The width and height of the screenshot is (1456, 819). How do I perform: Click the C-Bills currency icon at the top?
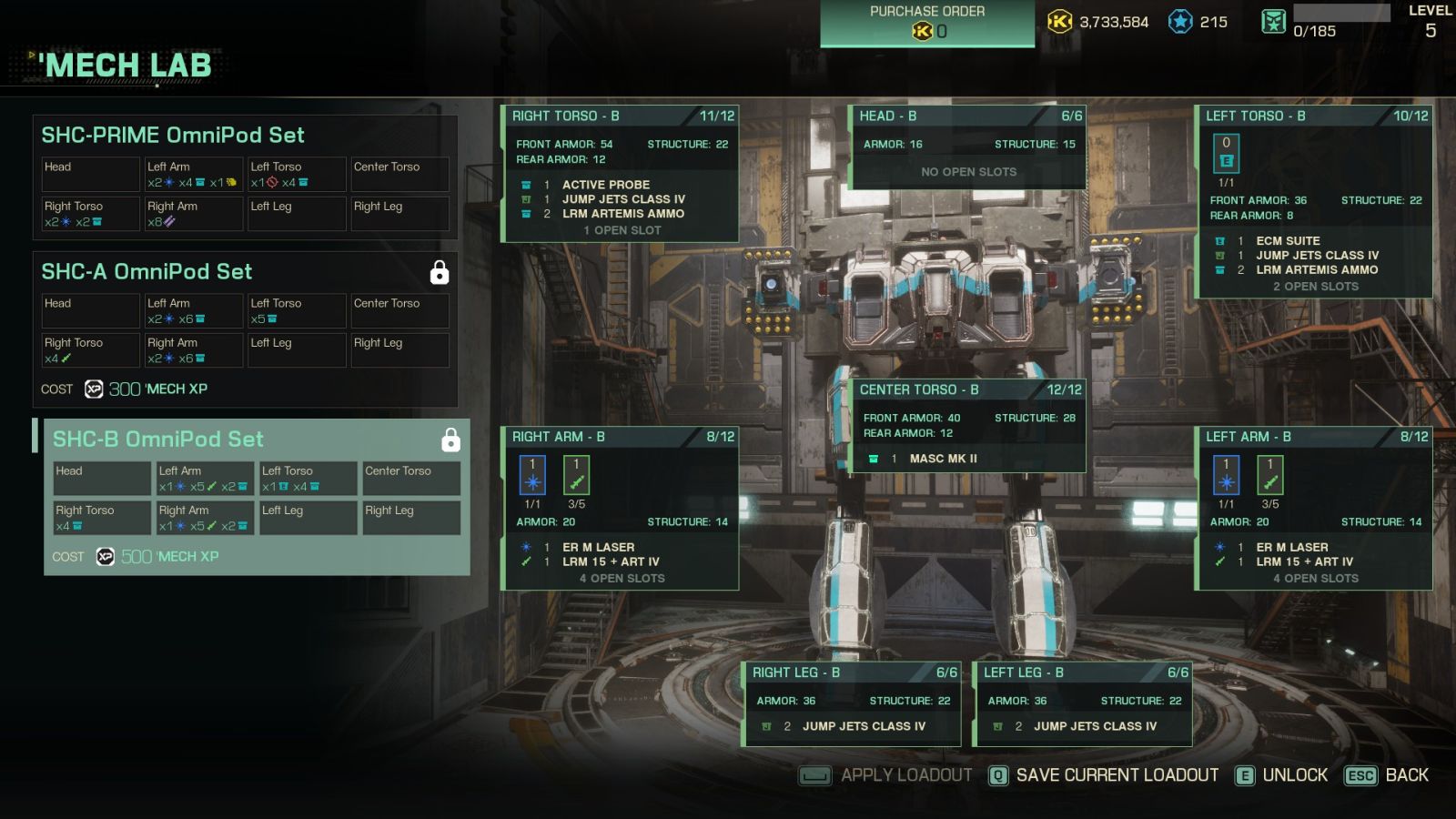click(x=1062, y=22)
